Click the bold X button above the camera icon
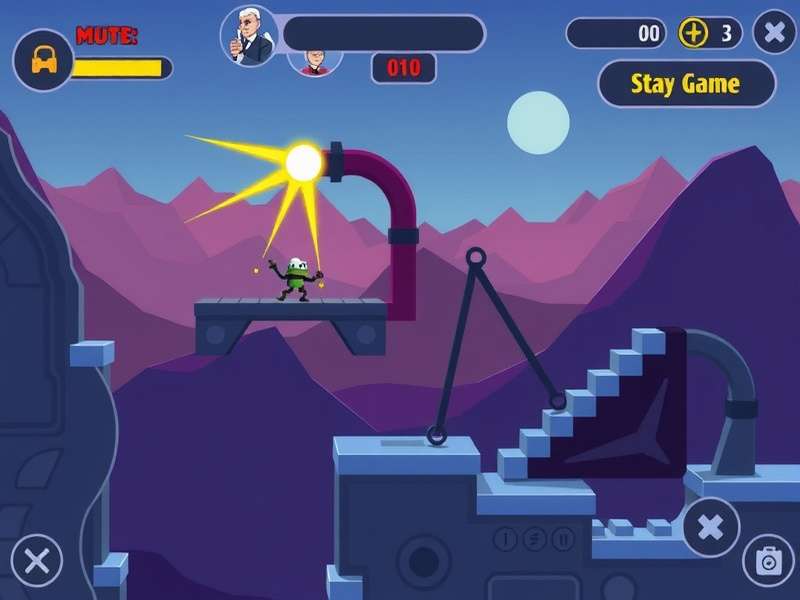 (711, 526)
